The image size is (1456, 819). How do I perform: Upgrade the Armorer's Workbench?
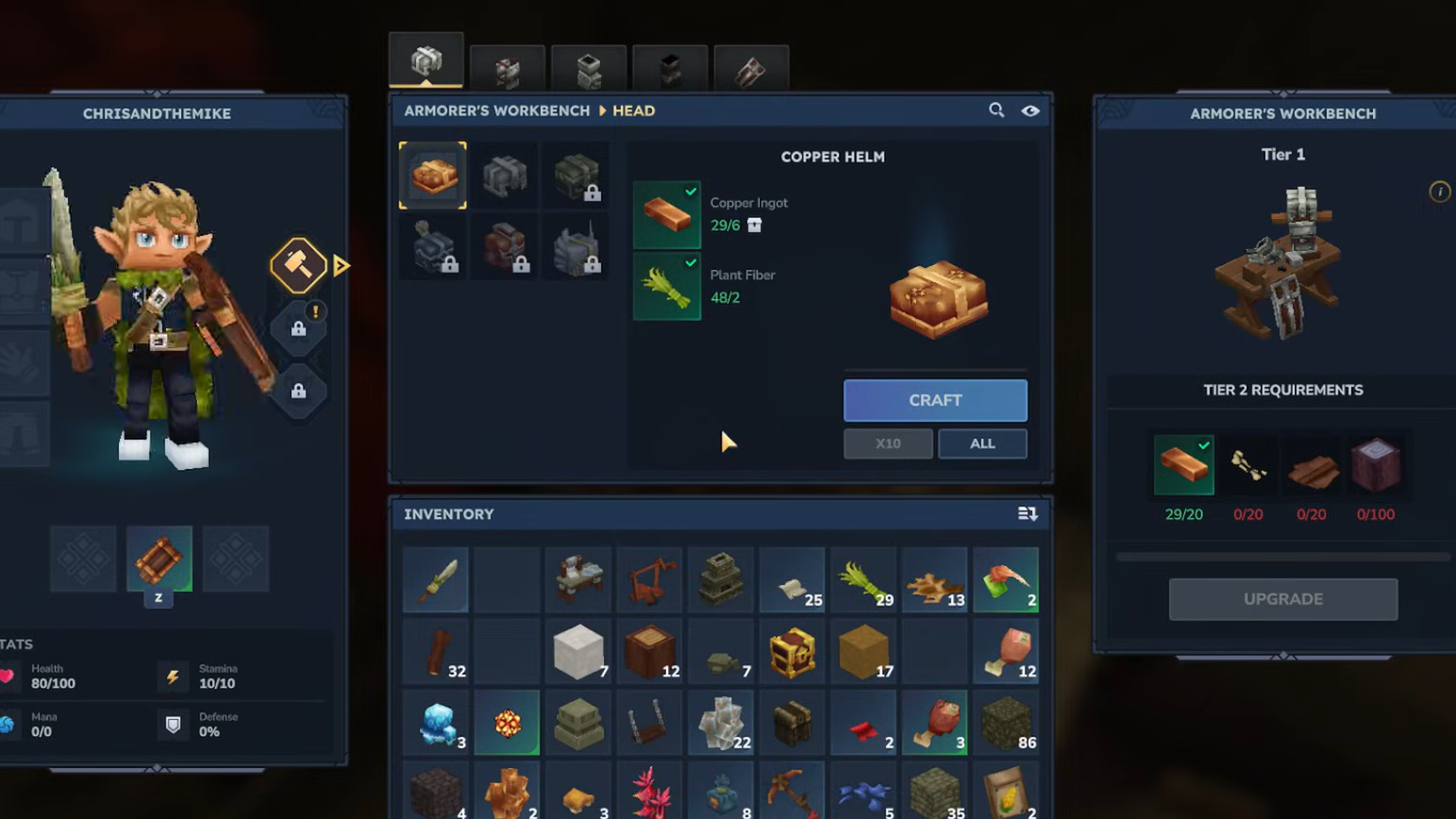[x=1282, y=599]
